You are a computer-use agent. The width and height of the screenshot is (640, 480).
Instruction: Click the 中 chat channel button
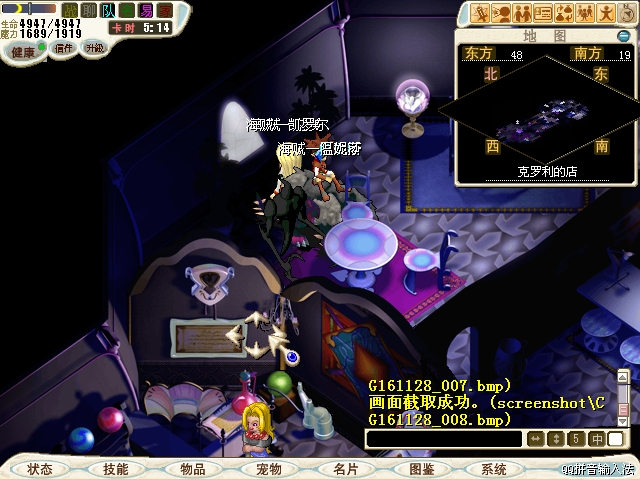pos(597,439)
